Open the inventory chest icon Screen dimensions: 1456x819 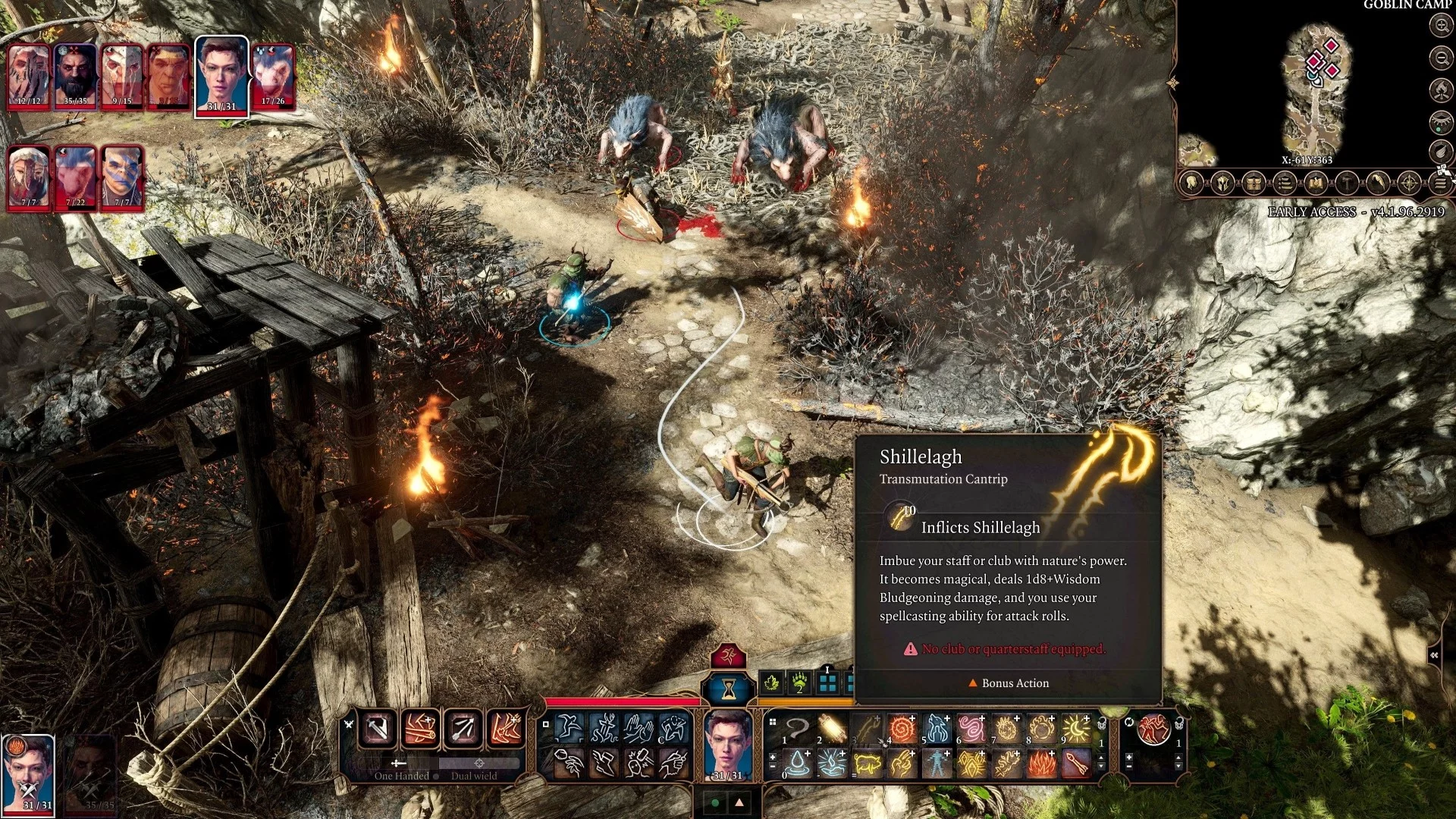(1254, 184)
